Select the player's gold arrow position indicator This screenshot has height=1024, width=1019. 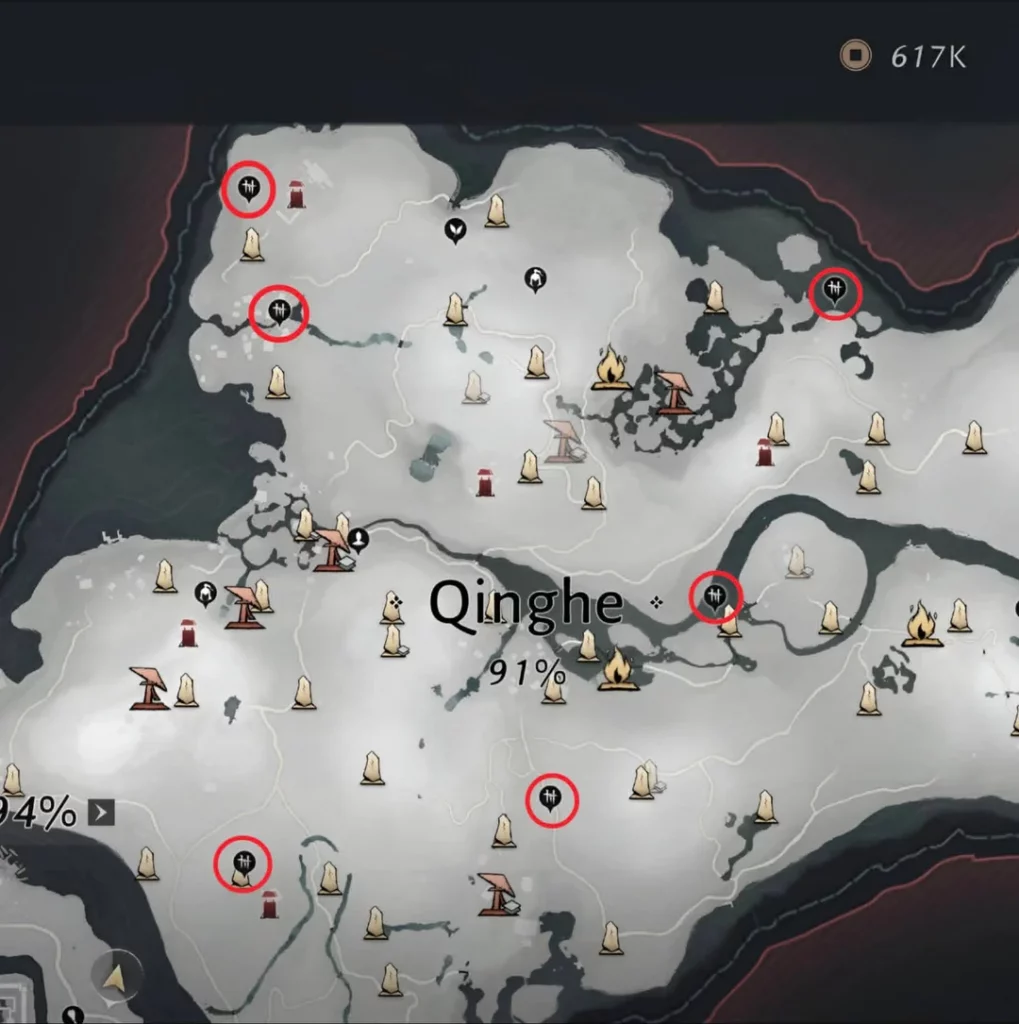click(115, 975)
